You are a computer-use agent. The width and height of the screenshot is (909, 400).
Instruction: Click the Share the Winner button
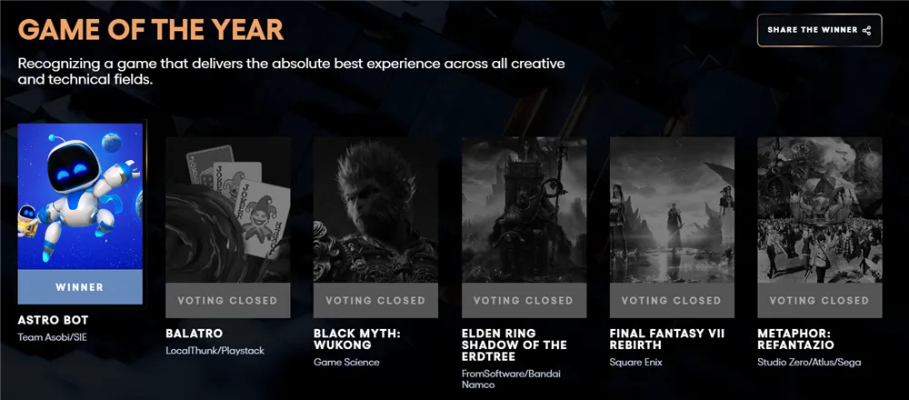tap(819, 30)
